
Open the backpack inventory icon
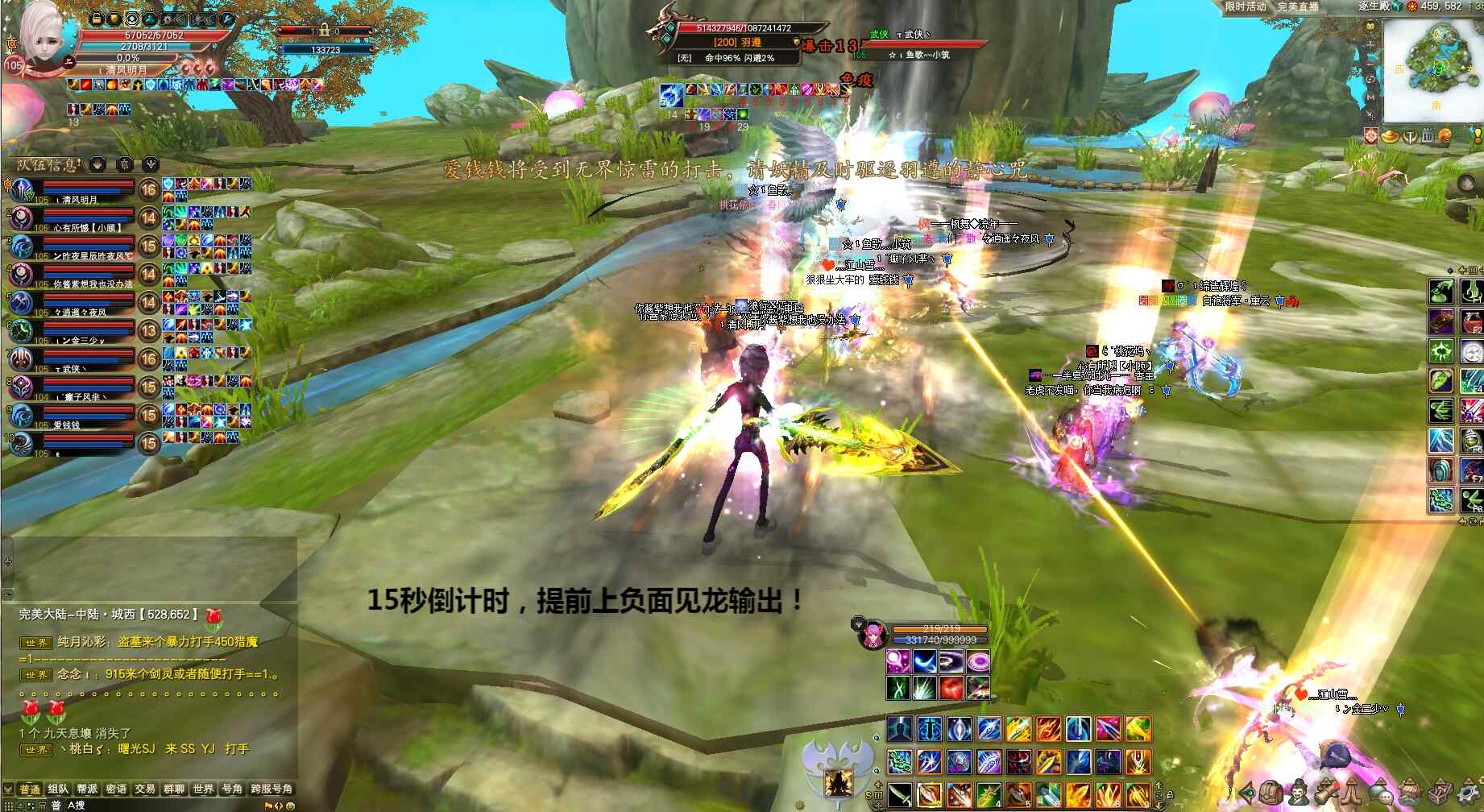click(x=1271, y=793)
